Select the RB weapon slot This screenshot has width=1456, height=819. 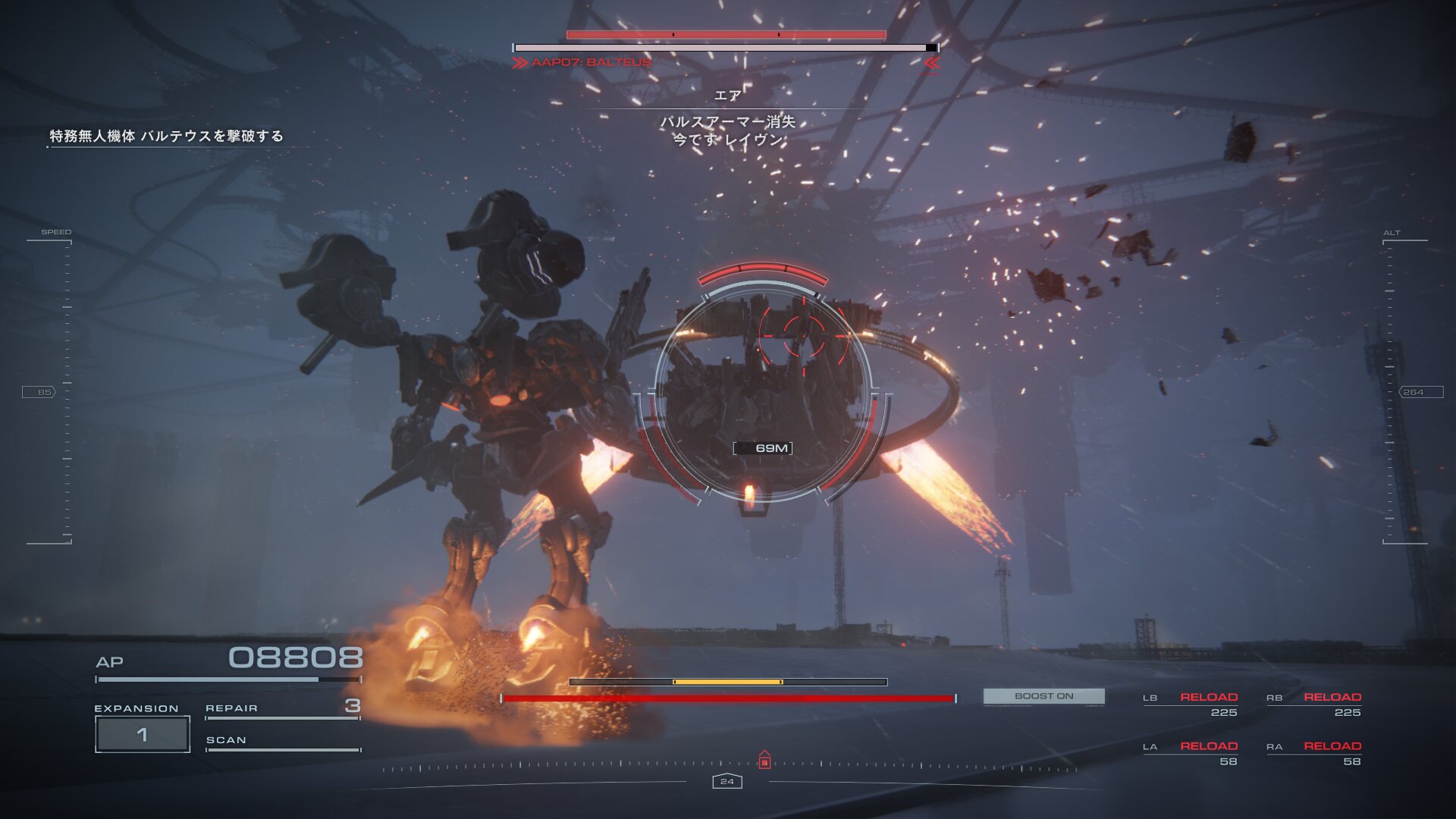tap(1313, 704)
